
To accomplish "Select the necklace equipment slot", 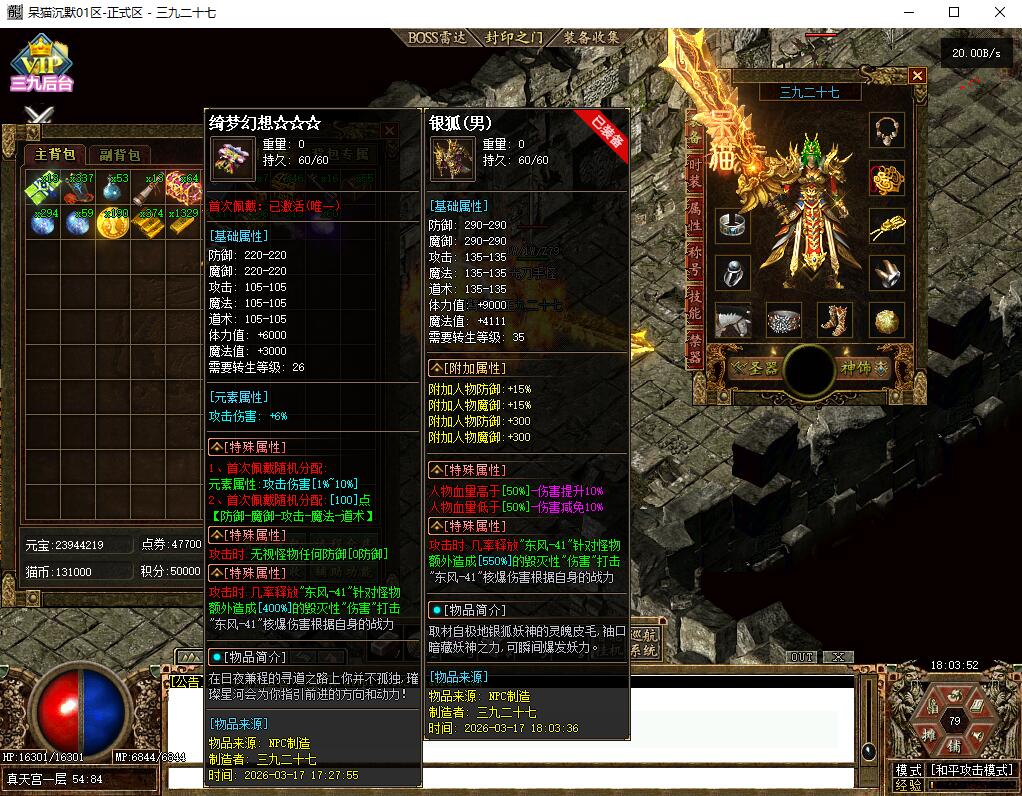I will 885,128.
